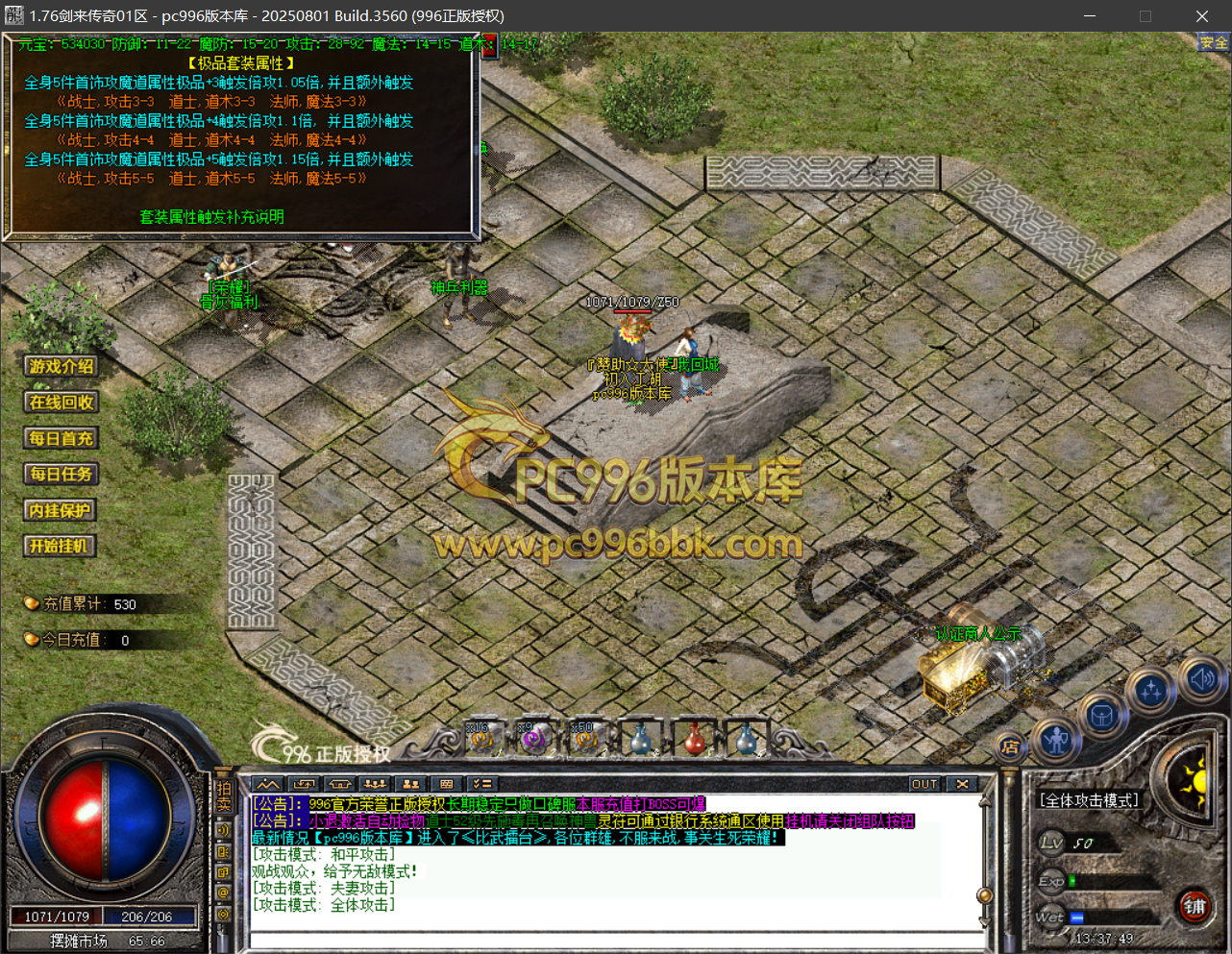Open the bag inventory icon
Screen dimensions: 1232x954
click(x=1102, y=716)
